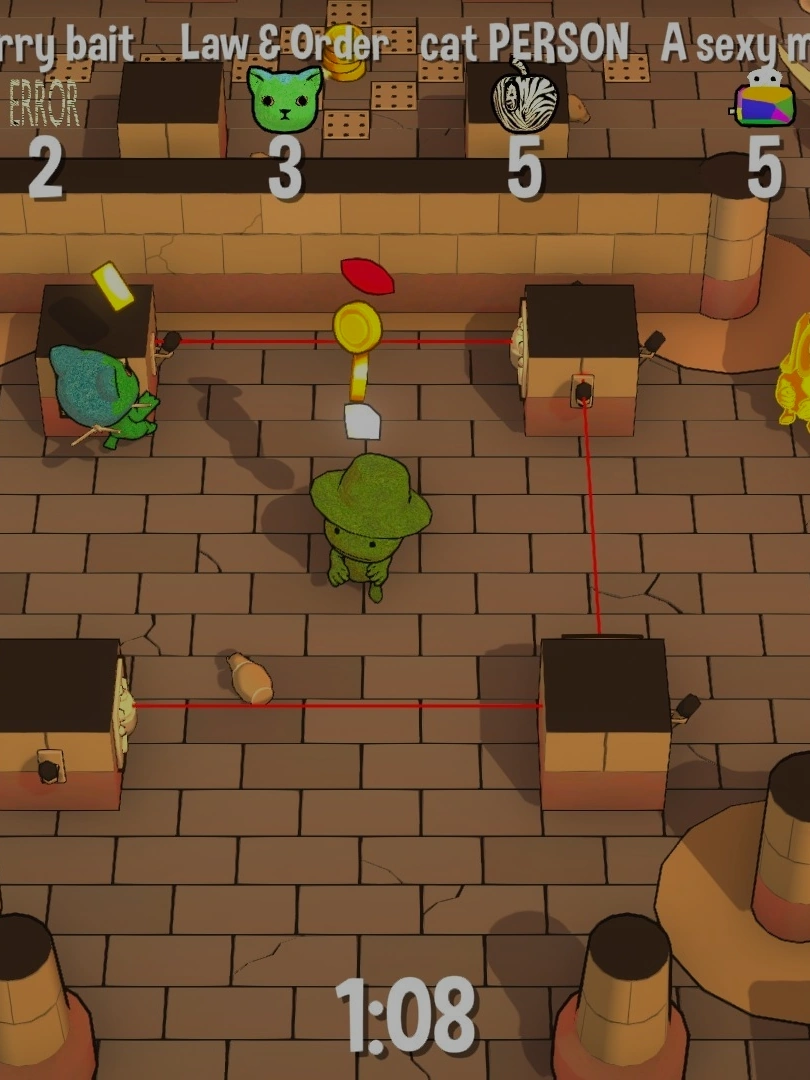Select cat PERSON's striped apple avatar
Image resolution: width=810 pixels, height=1080 pixels.
[x=525, y=97]
